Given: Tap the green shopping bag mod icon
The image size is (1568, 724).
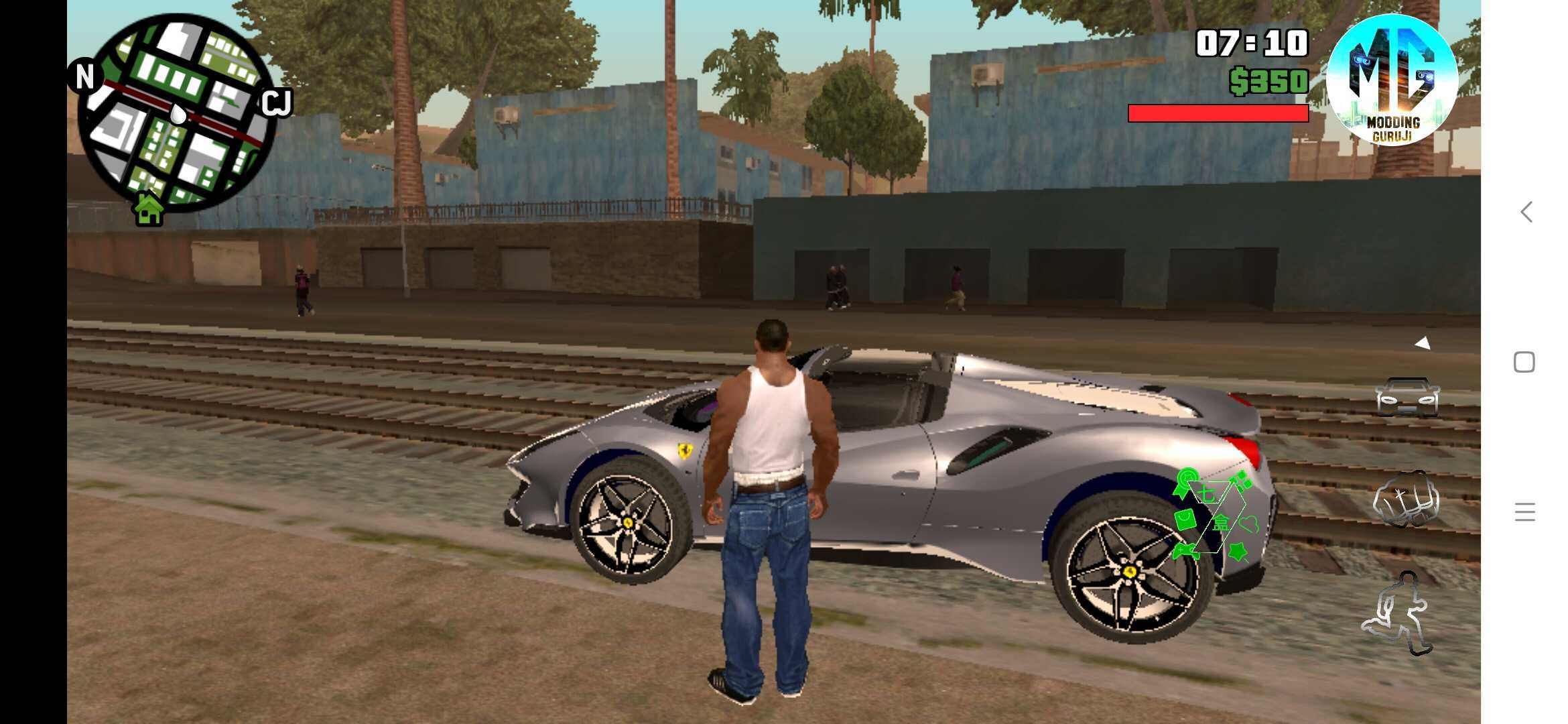Looking at the screenshot, I should 1185,520.
